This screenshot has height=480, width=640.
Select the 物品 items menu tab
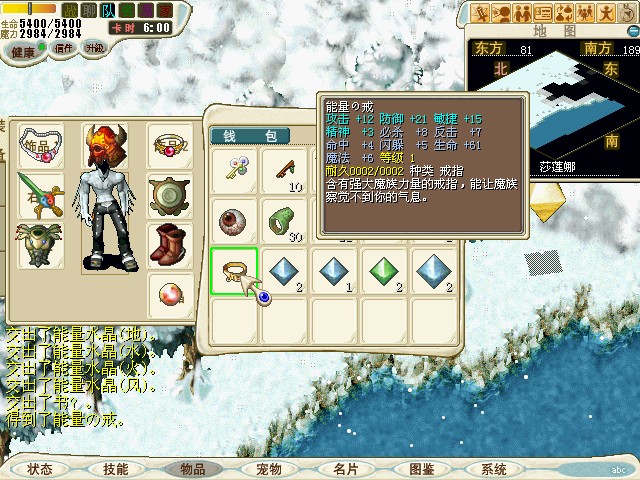(193, 468)
